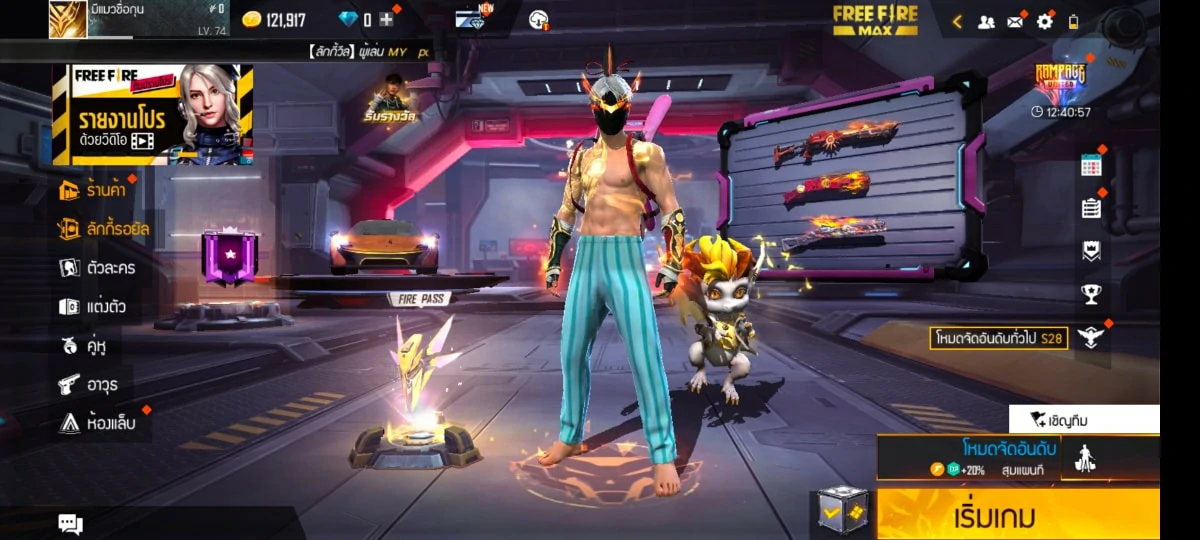
Task: Open the แต่งตัว outfit menu
Action: 93,307
